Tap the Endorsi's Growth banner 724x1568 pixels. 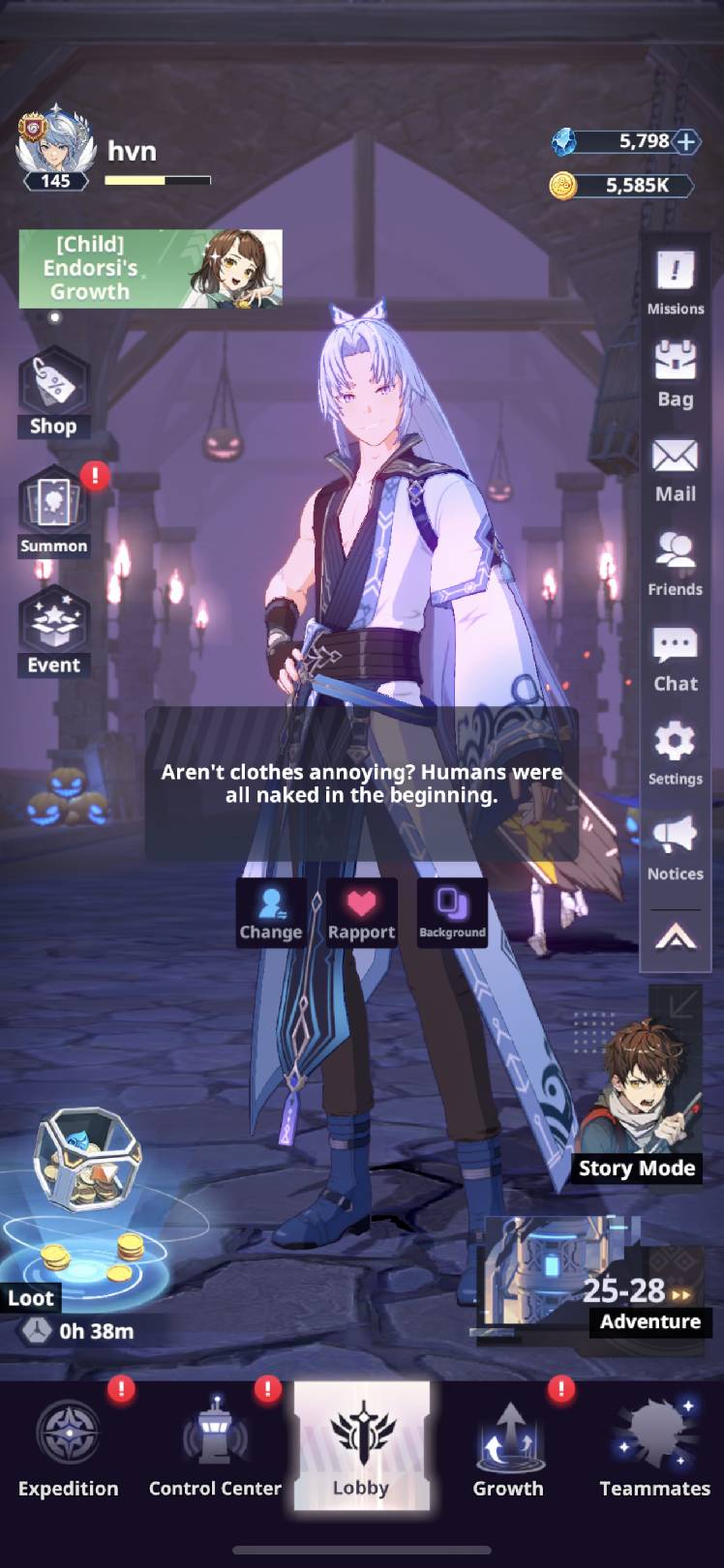[150, 268]
